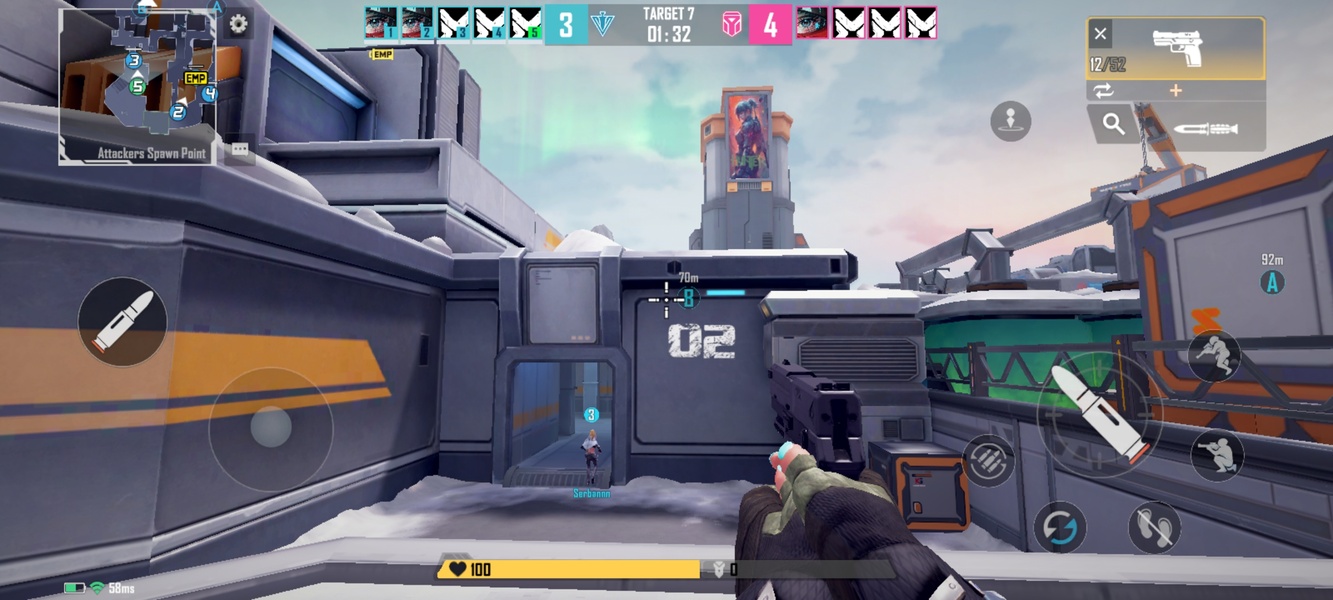
Task: Tap the three-bullets cycle button
Action: pos(988,461)
